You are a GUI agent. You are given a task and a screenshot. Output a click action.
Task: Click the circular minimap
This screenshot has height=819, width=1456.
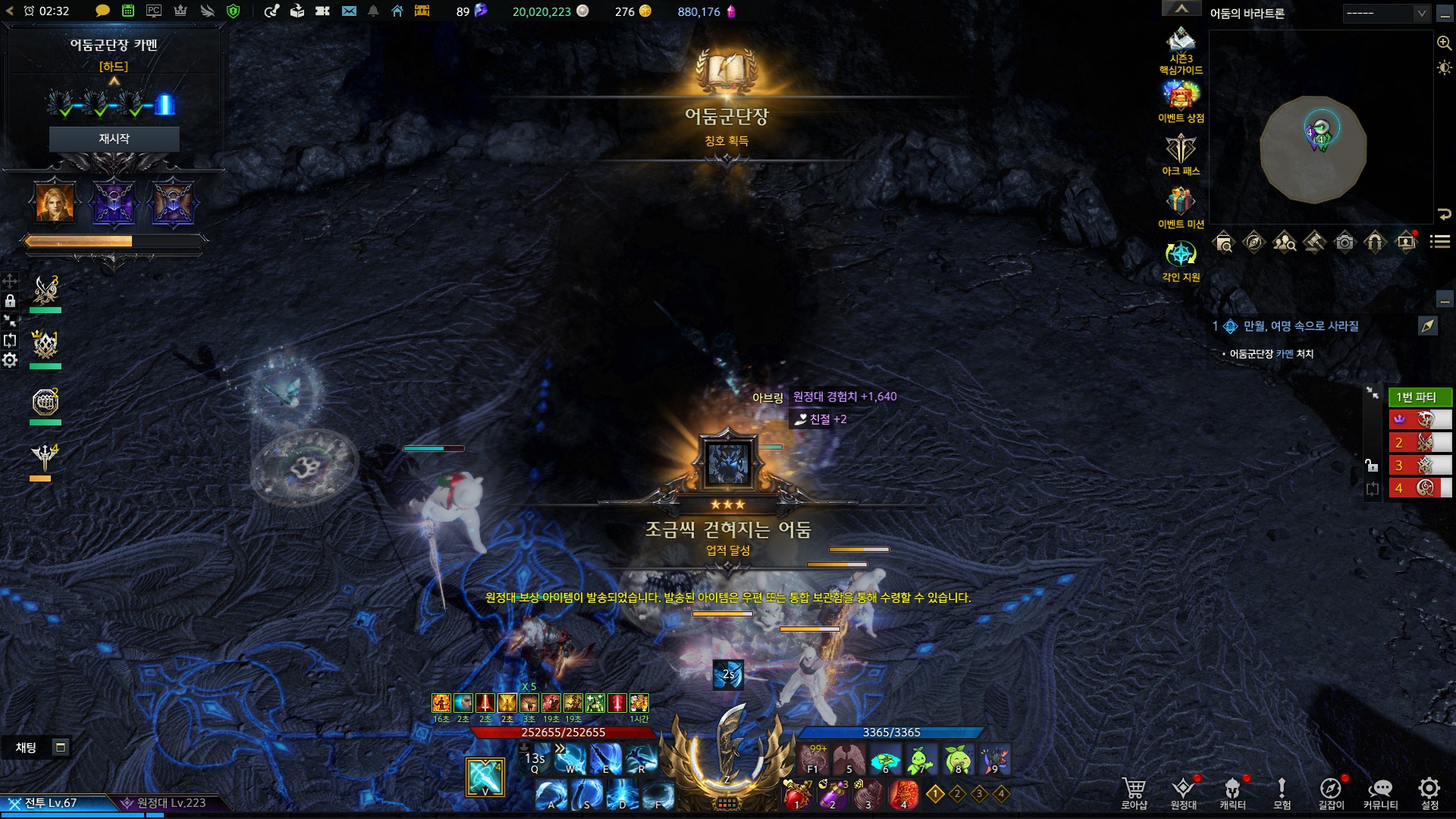[1313, 149]
